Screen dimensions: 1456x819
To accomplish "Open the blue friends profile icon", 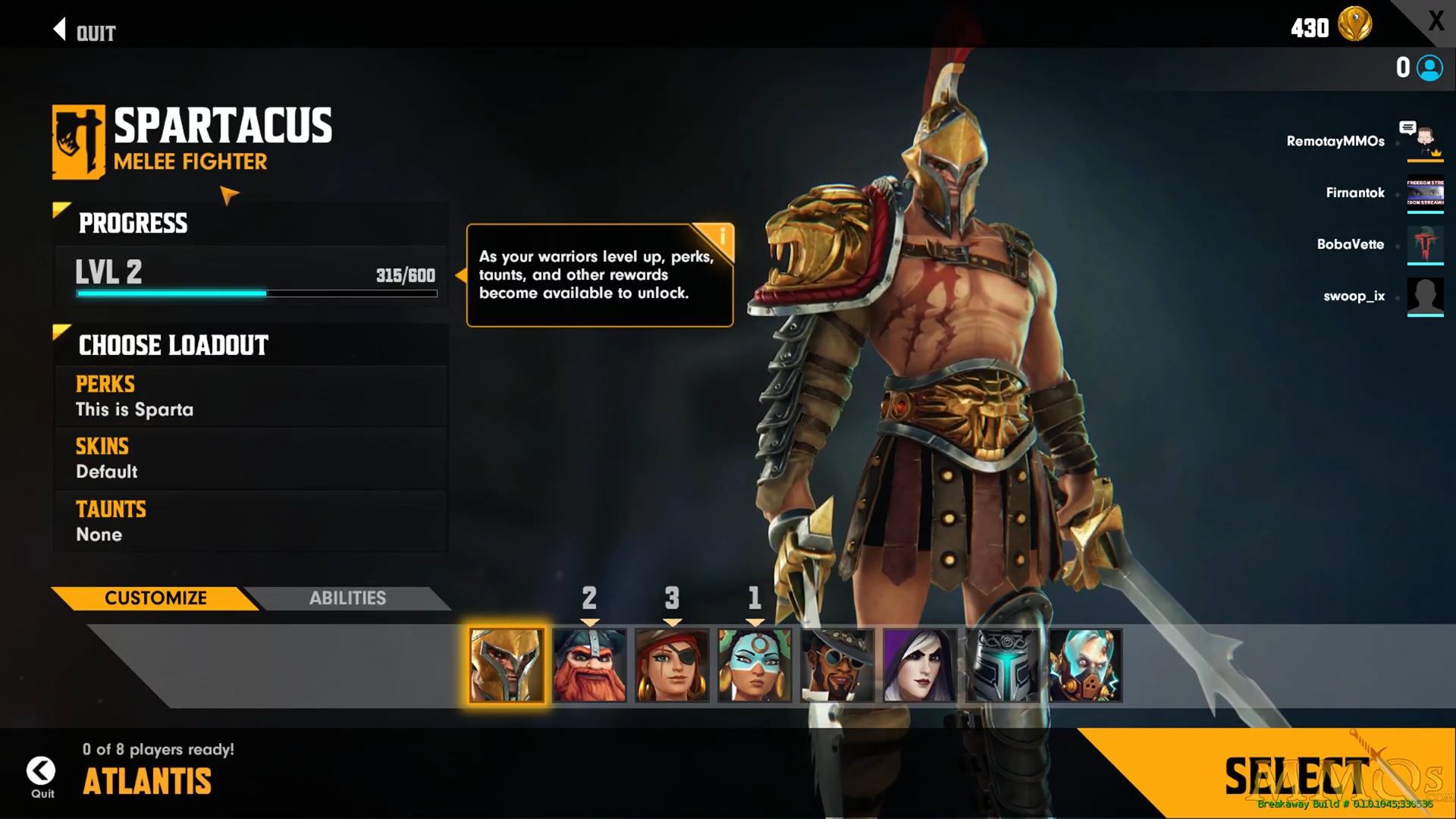I will point(1429,68).
